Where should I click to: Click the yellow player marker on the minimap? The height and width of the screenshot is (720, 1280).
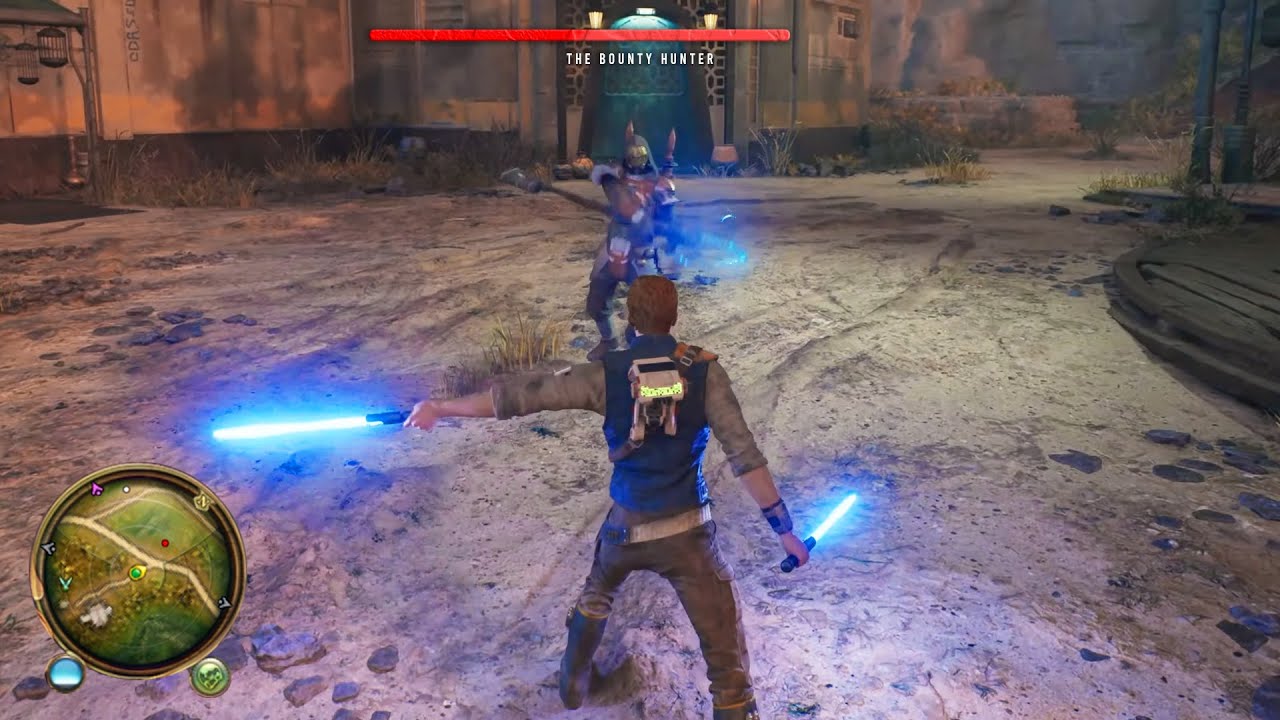coord(137,572)
